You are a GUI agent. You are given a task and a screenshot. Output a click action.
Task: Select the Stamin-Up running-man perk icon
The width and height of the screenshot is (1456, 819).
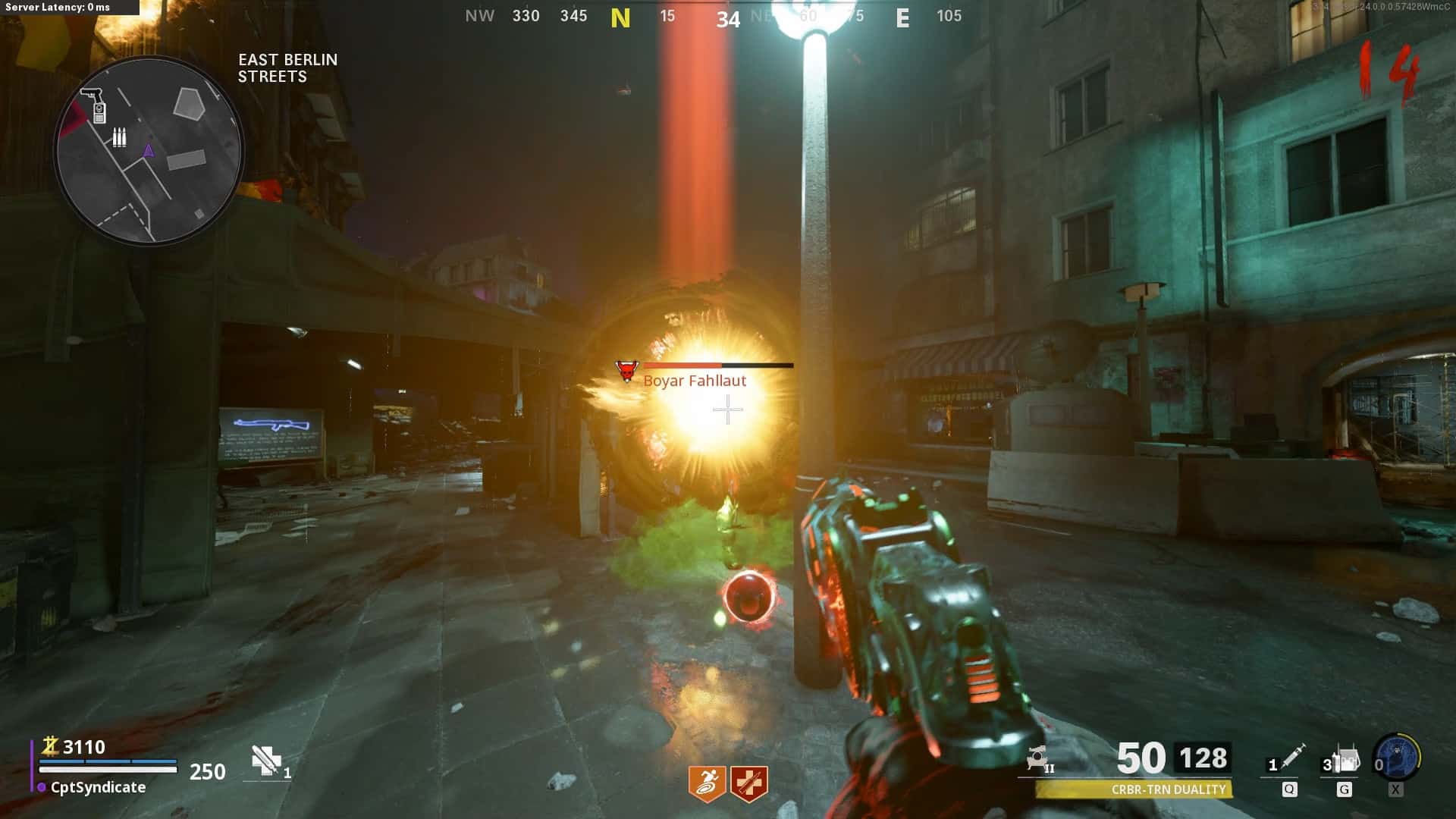pyautogui.click(x=707, y=783)
